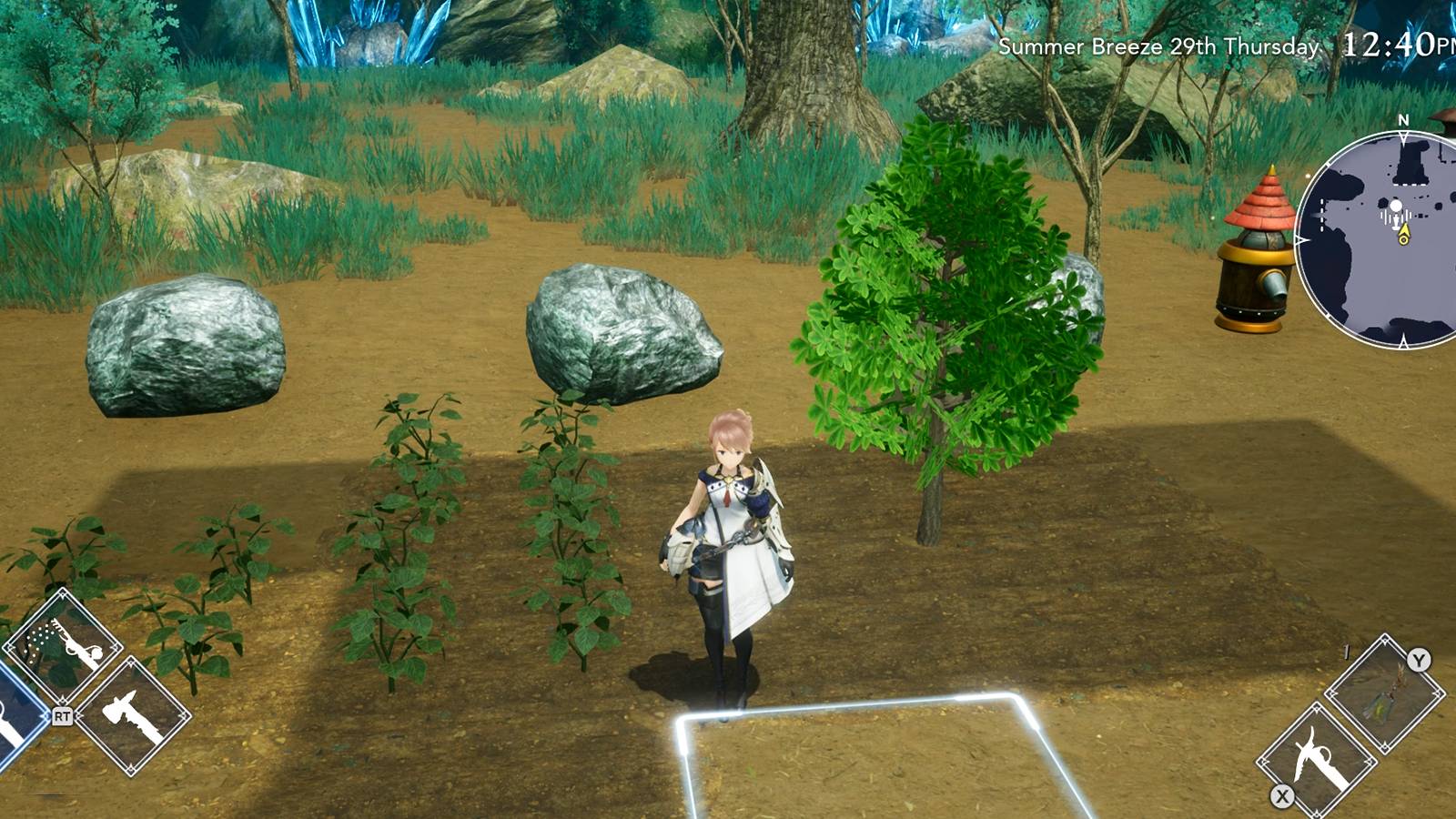Click the item count 1 beside the seed slot
Screen dimensions: 1456x819
pyautogui.click(x=1346, y=651)
